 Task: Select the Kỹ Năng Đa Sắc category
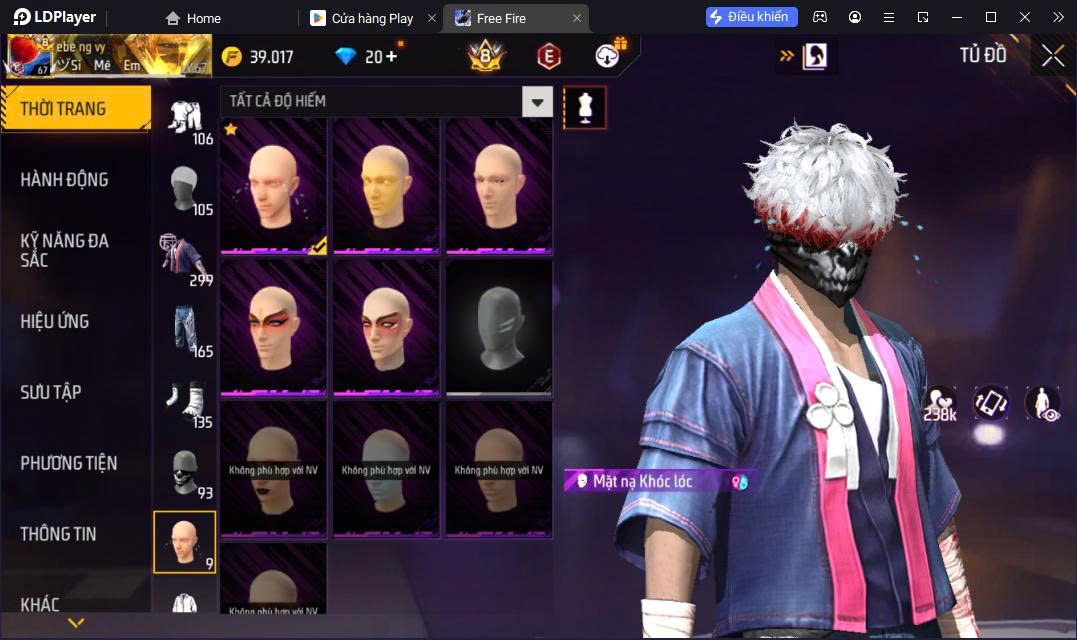tap(65, 250)
